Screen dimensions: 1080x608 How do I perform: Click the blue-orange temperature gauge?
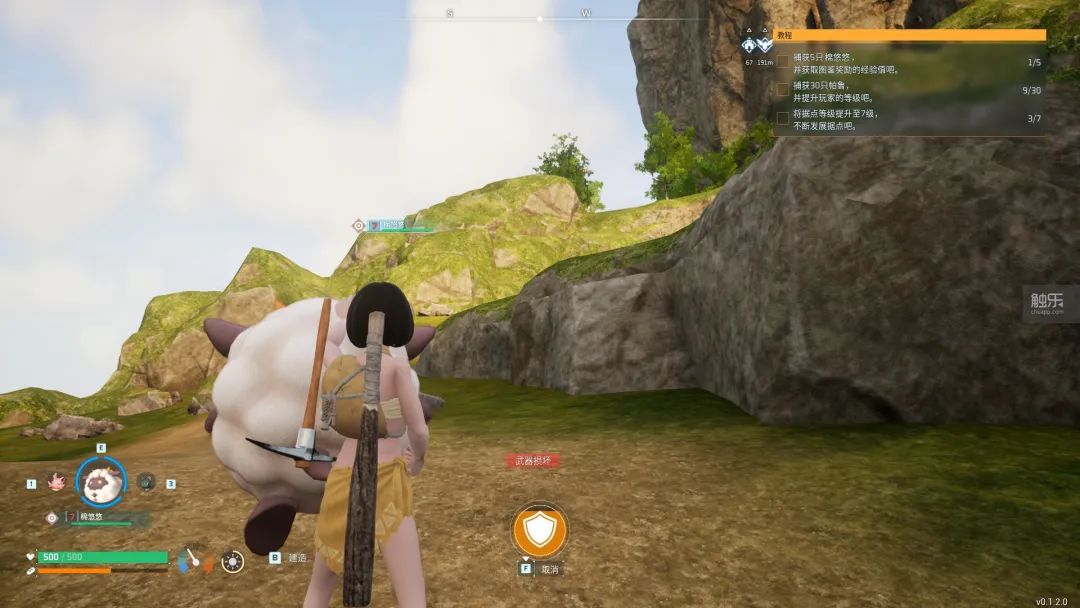tap(193, 559)
